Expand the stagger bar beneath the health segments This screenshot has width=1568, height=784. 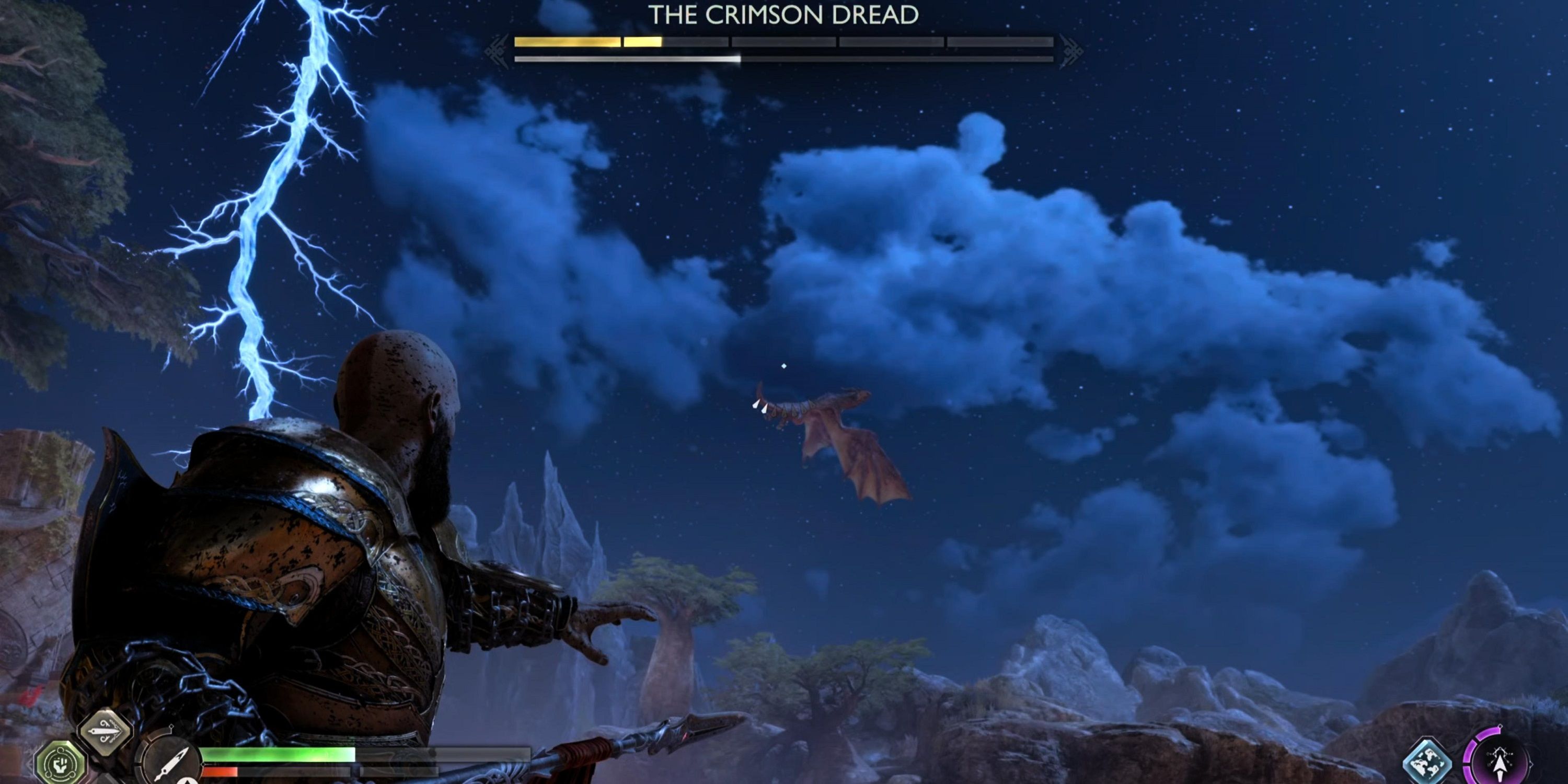(x=627, y=59)
